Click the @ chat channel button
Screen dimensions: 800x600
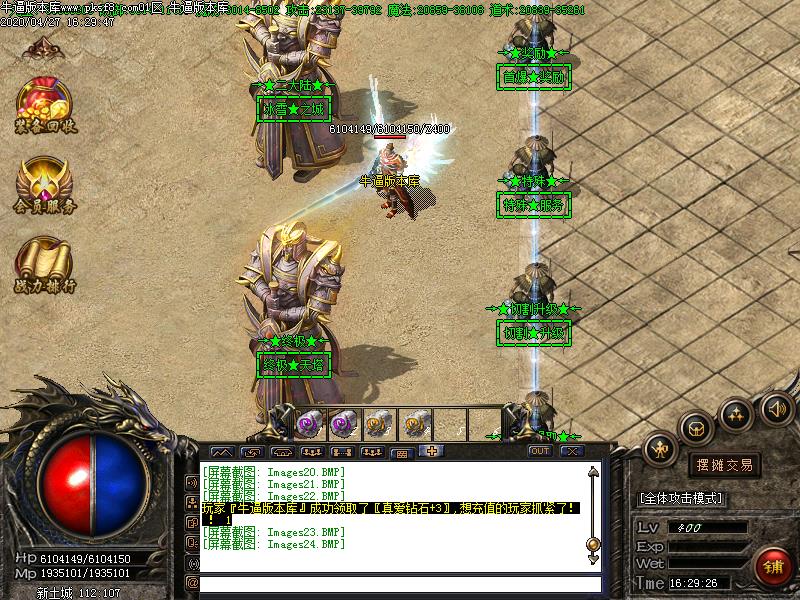click(193, 583)
